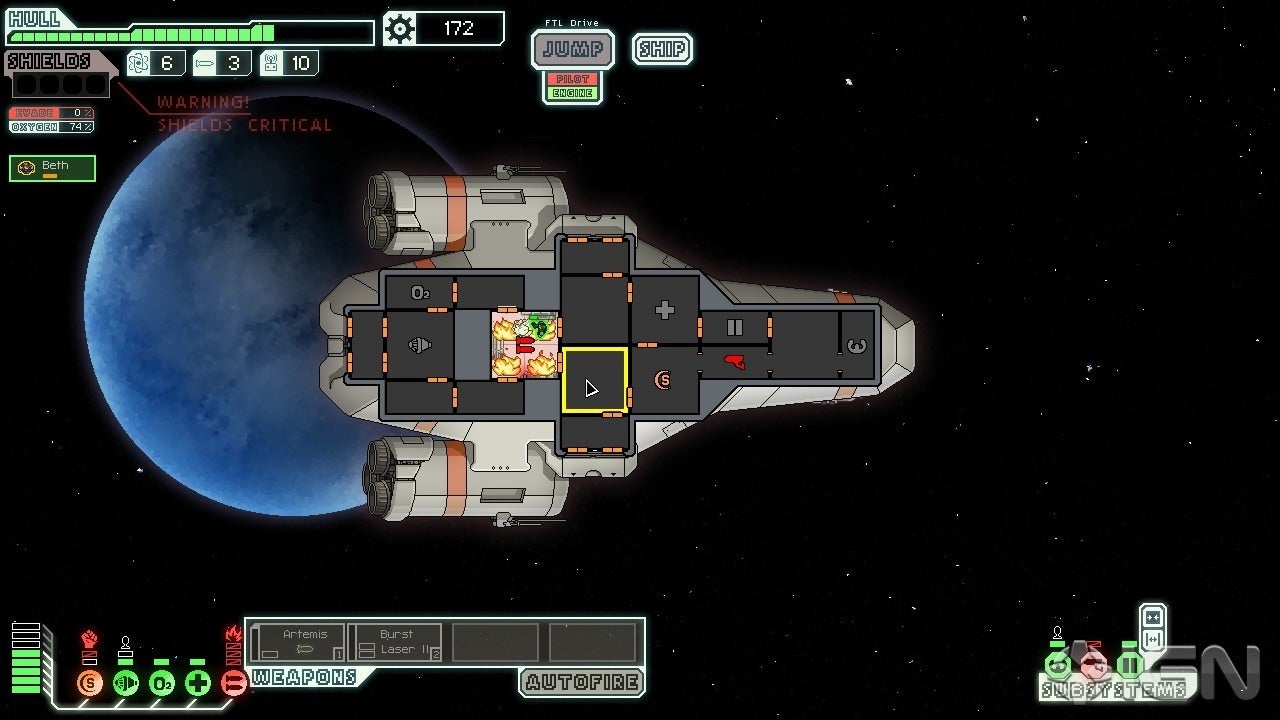Click the damaged sensors subsystem icon
The width and height of the screenshot is (1280, 720).
(1093, 664)
